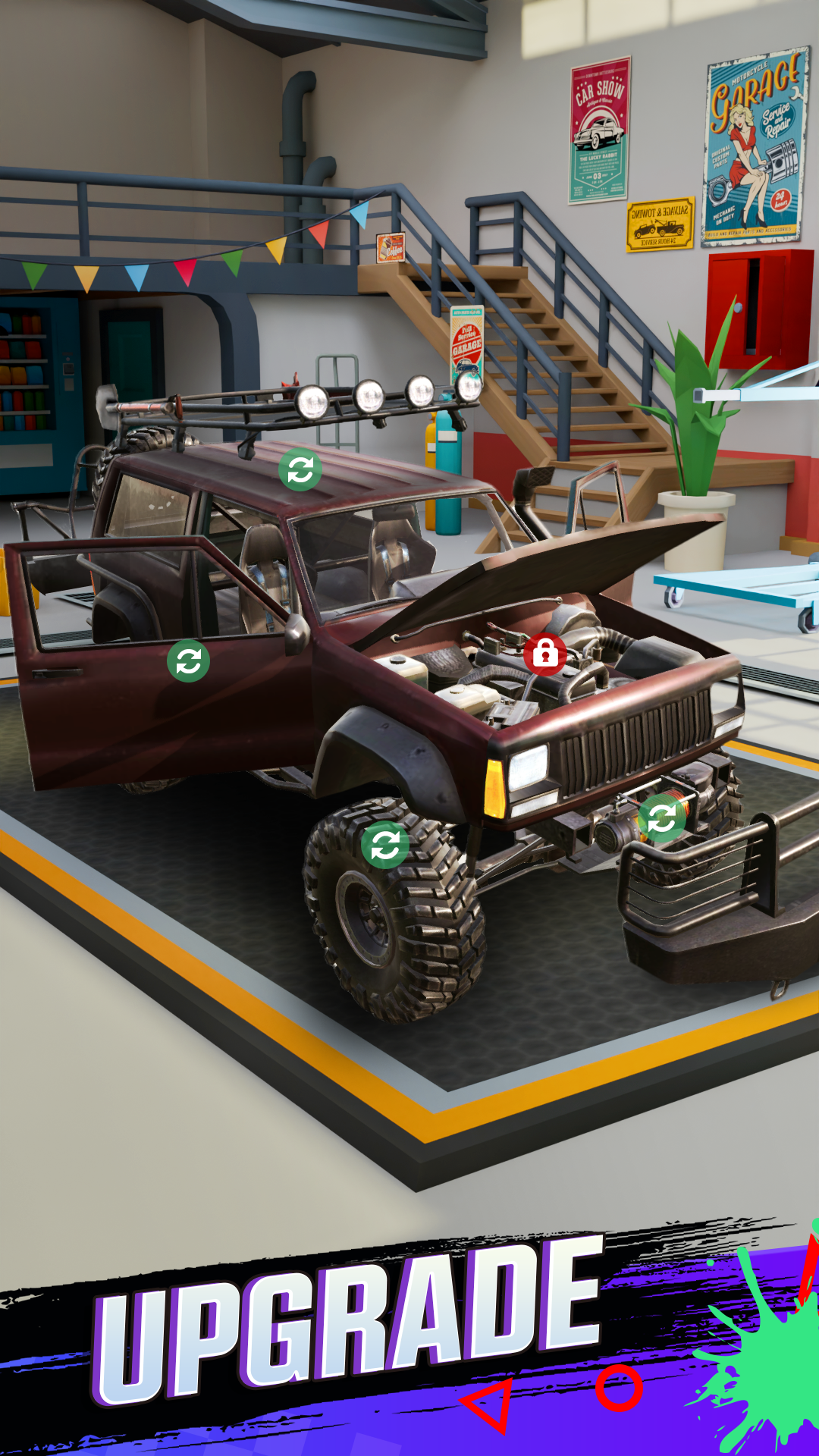819x1456 pixels.
Task: Select the swap icon on the open door
Action: (188, 661)
